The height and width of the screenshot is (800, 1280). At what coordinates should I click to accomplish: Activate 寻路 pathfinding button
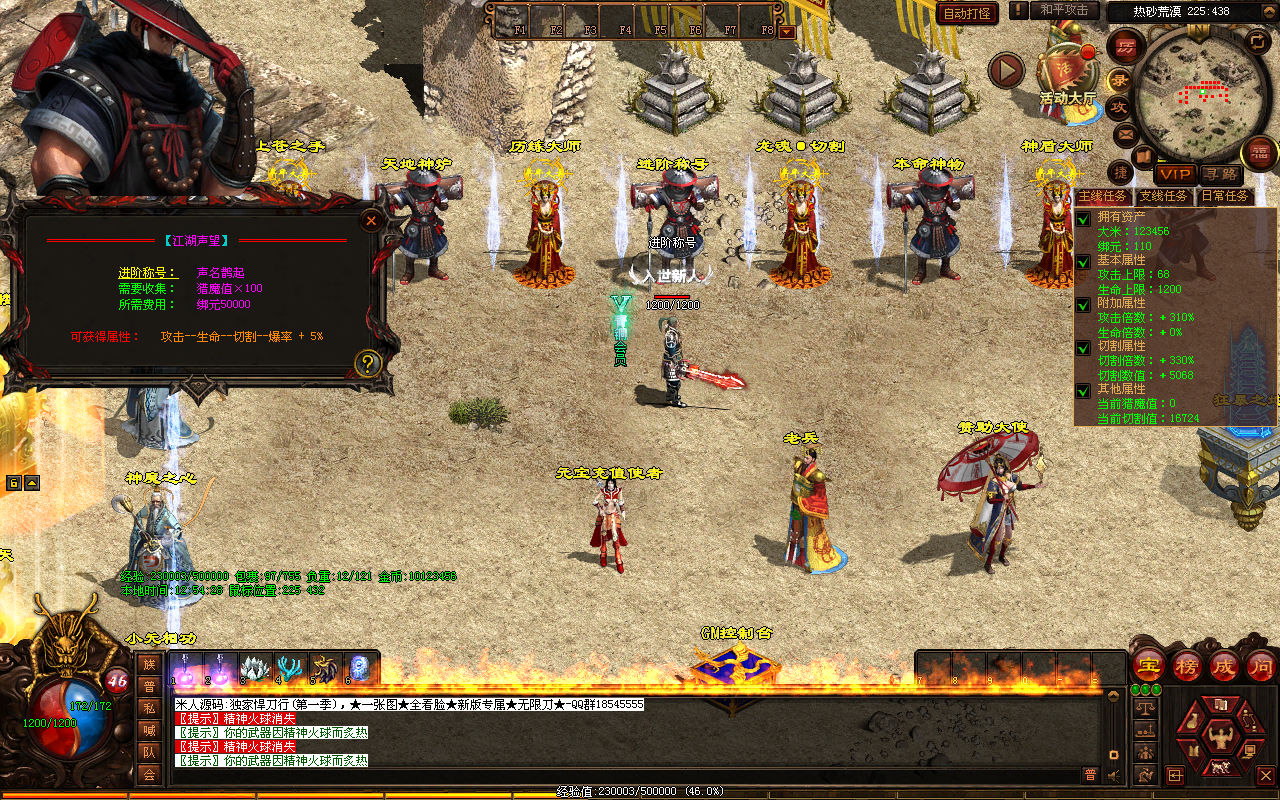[x=1218, y=174]
